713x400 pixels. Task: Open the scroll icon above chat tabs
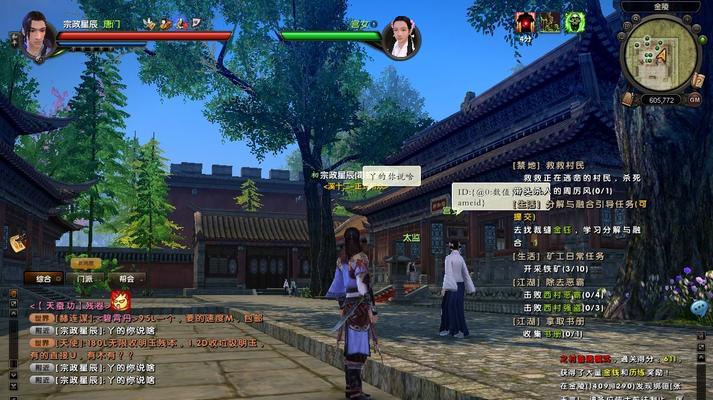19,243
